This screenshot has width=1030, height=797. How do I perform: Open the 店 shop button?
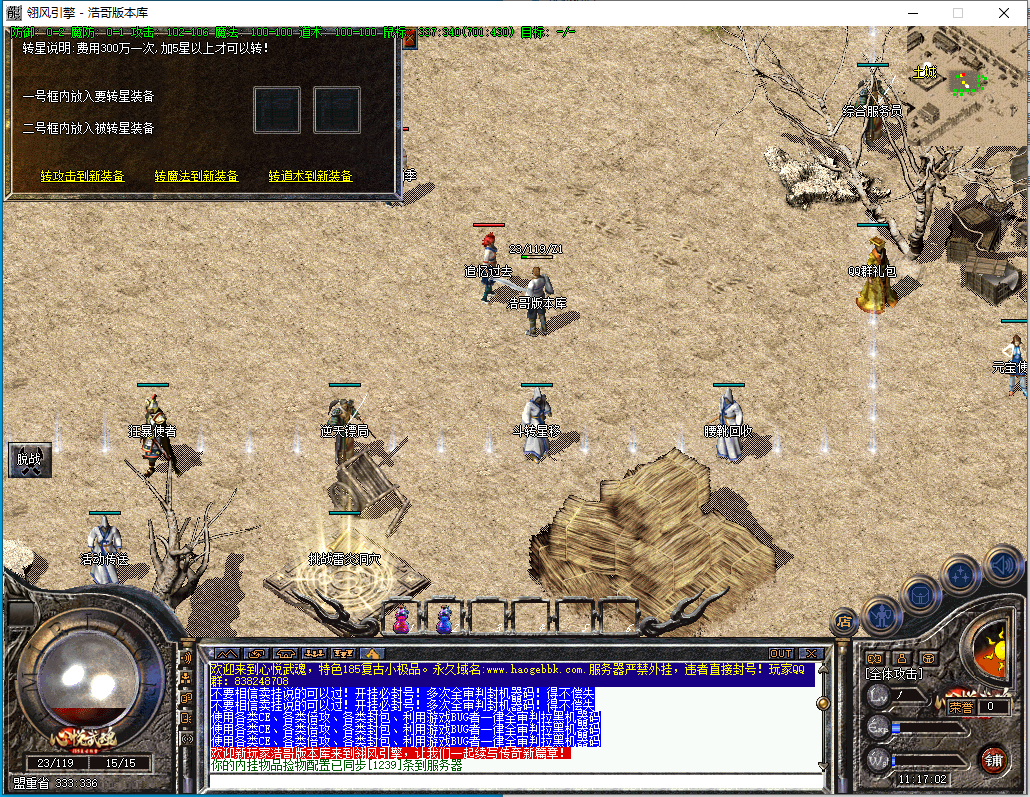pos(845,622)
